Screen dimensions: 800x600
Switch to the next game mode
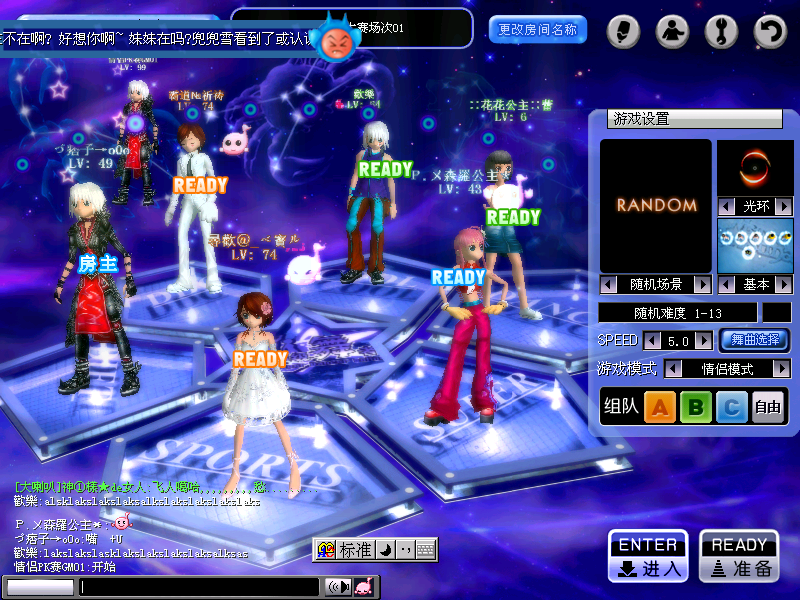(782, 369)
